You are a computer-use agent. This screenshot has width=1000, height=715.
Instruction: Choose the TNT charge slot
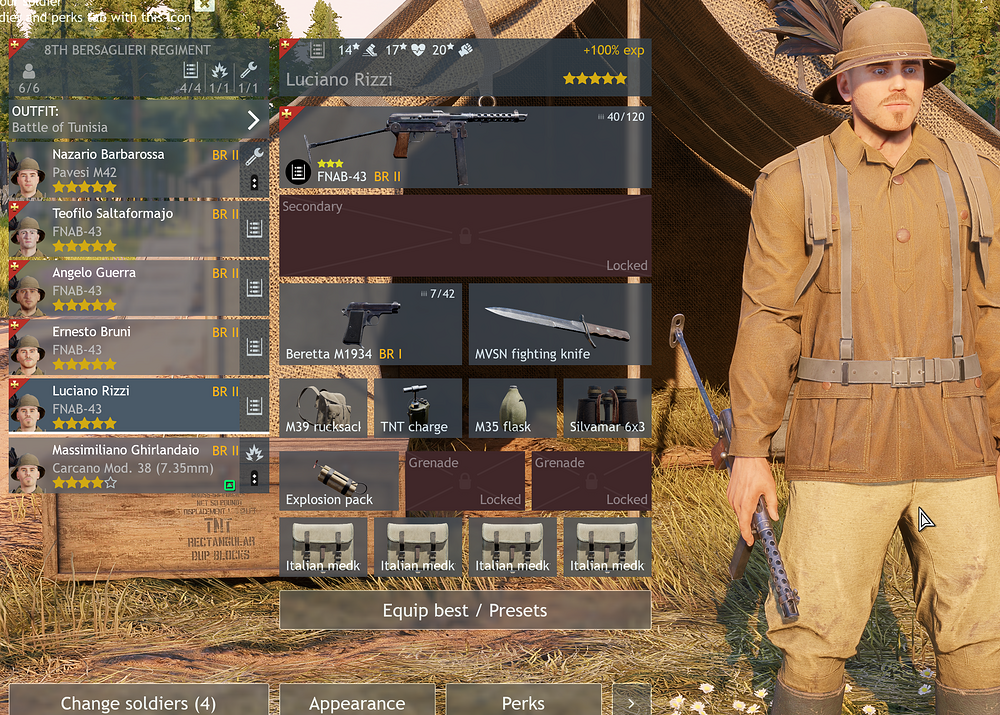point(418,407)
